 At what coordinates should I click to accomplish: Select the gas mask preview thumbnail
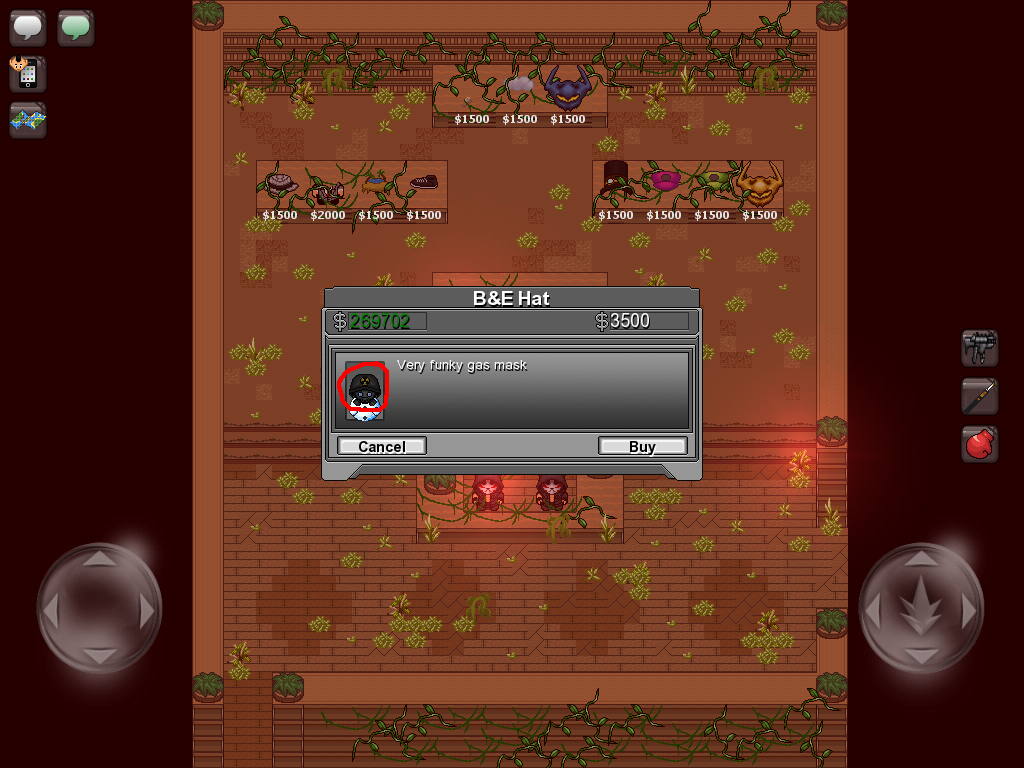[x=364, y=391]
